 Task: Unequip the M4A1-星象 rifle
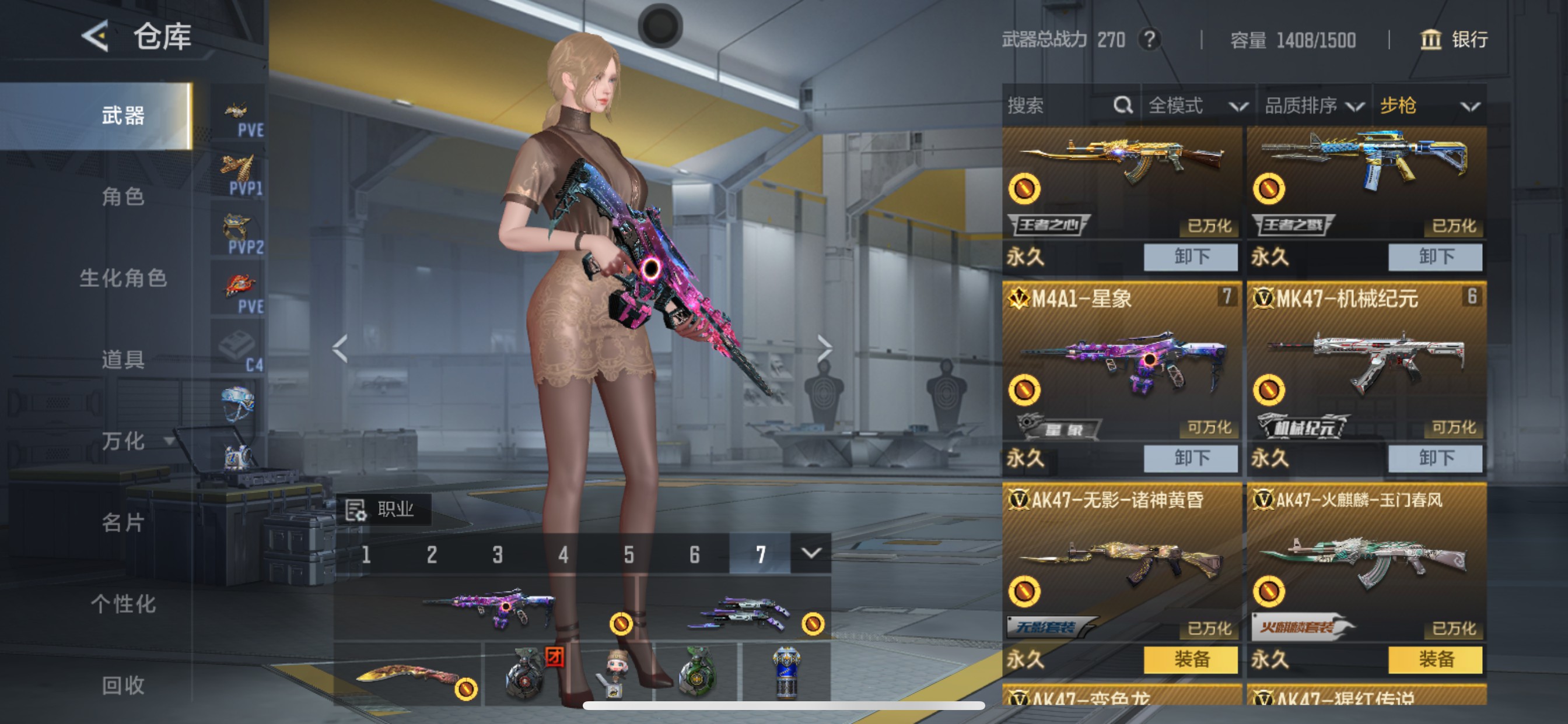1190,458
